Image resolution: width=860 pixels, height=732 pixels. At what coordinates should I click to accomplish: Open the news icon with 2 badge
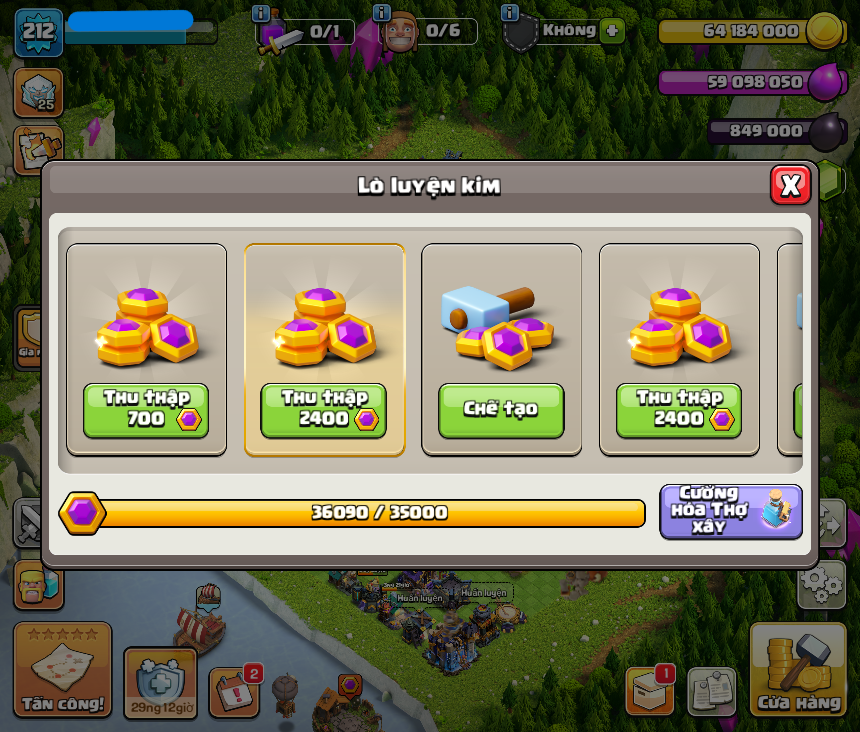pyautogui.click(x=235, y=691)
